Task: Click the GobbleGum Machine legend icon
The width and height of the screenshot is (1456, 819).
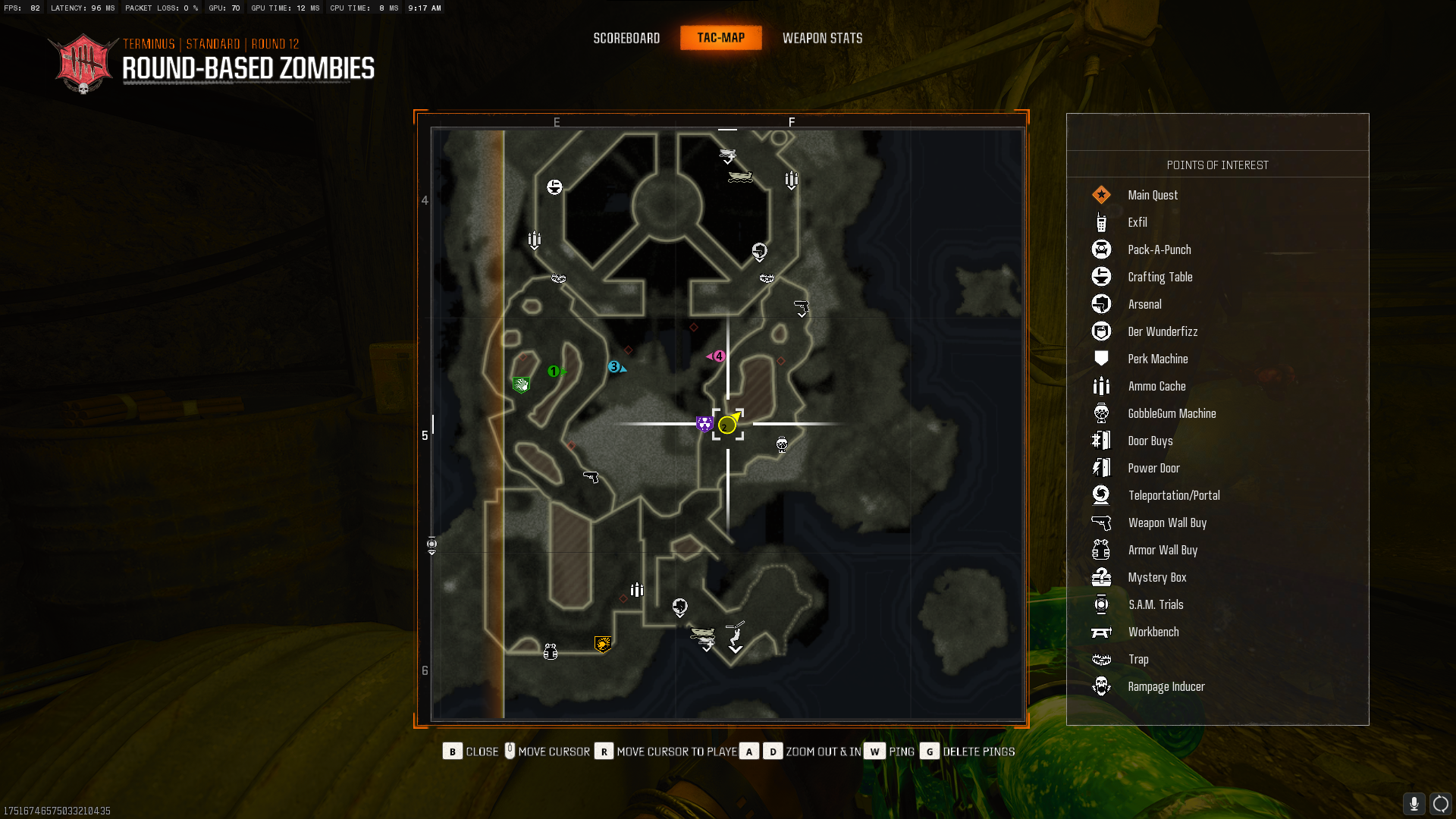Action: coord(1101,413)
